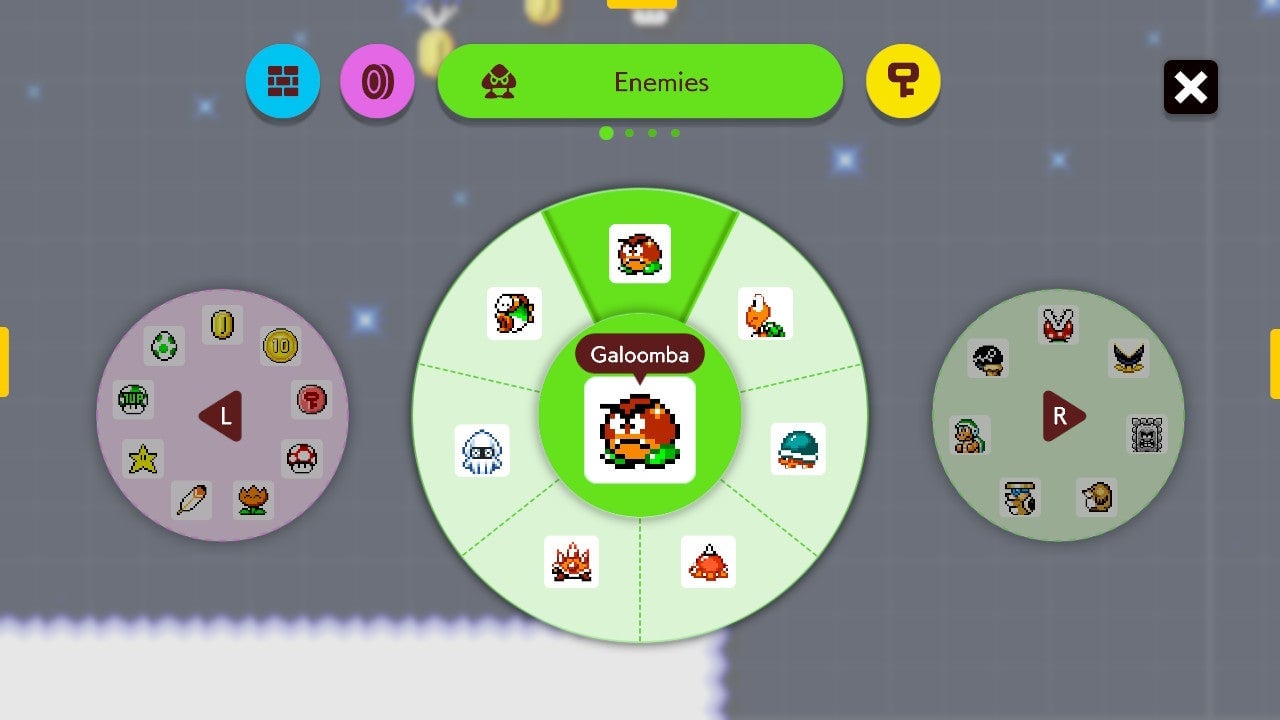Pick the 1-UP Mushroom item
1280x720 pixels.
(x=132, y=397)
